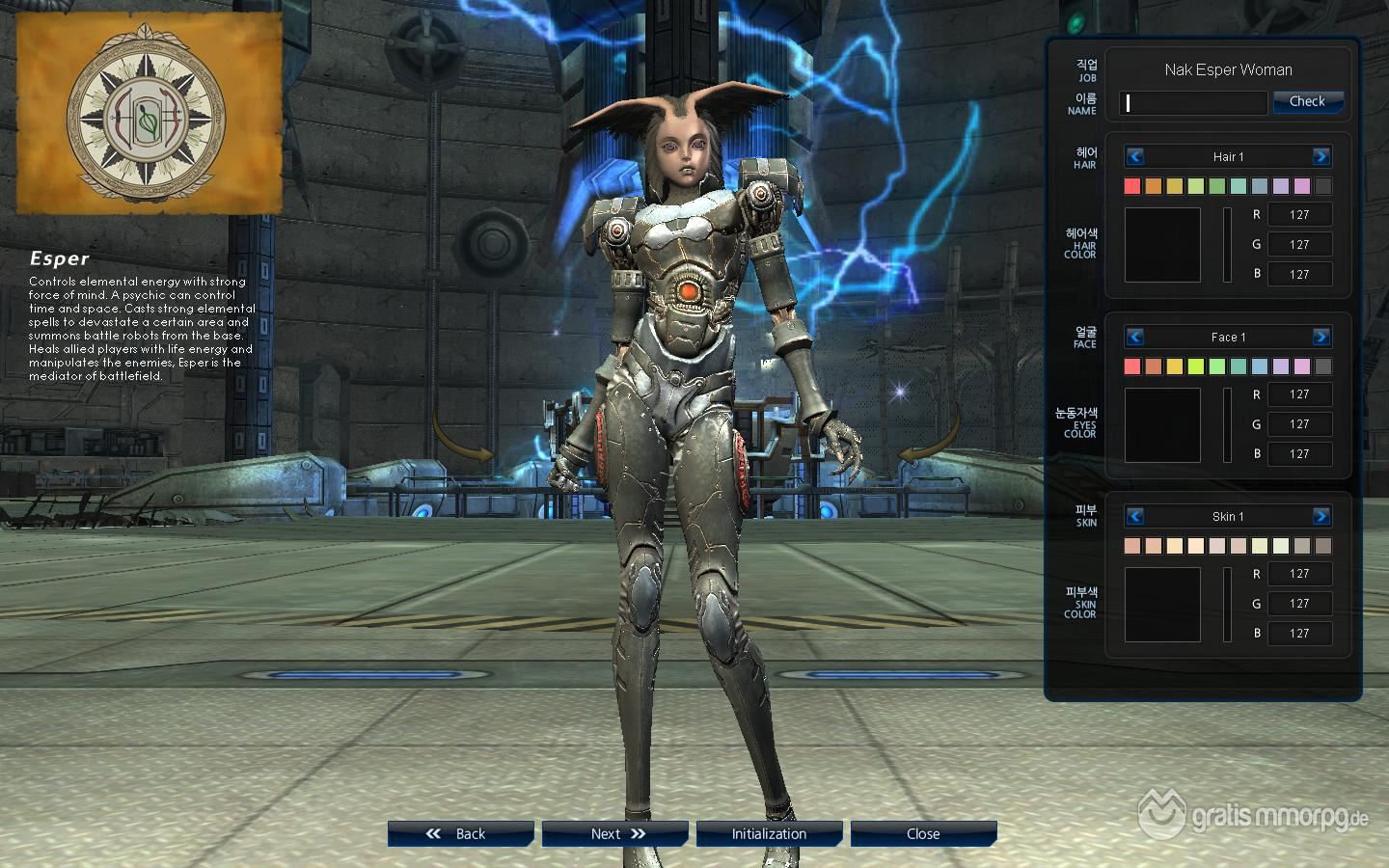
Task: Return with the Back button
Action: point(460,834)
